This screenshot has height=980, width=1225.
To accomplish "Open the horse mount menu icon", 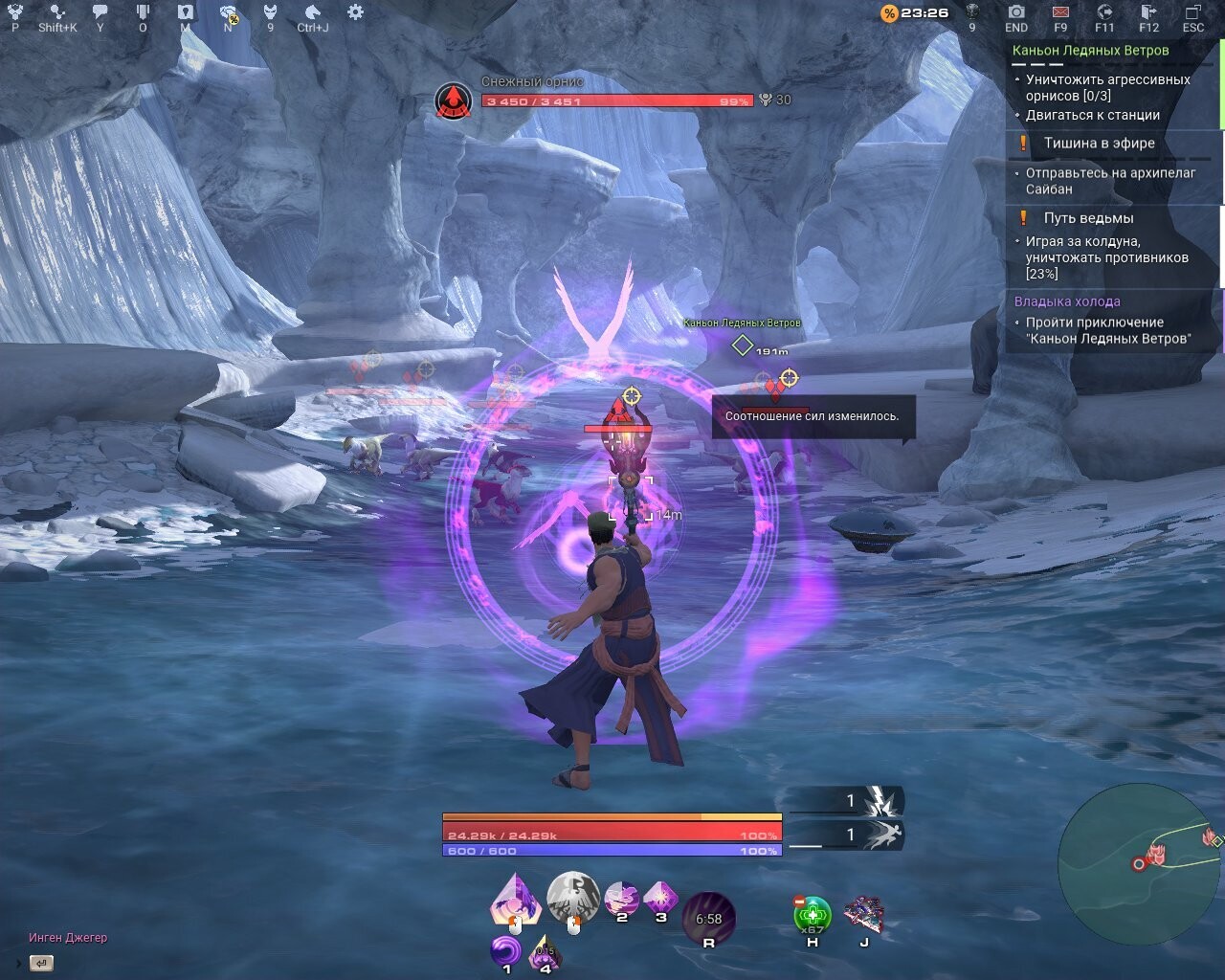I will click(x=312, y=12).
